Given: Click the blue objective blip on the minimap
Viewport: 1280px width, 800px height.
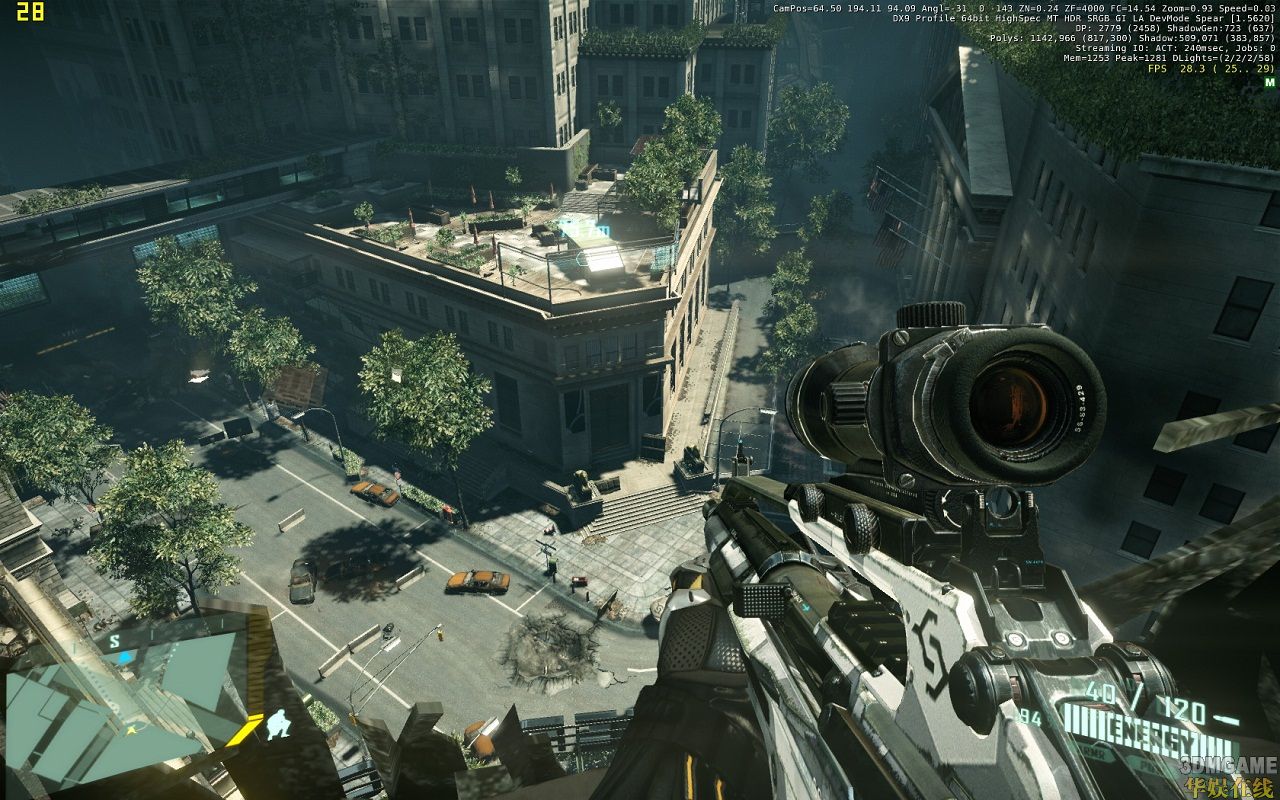Looking at the screenshot, I should coord(124,657).
